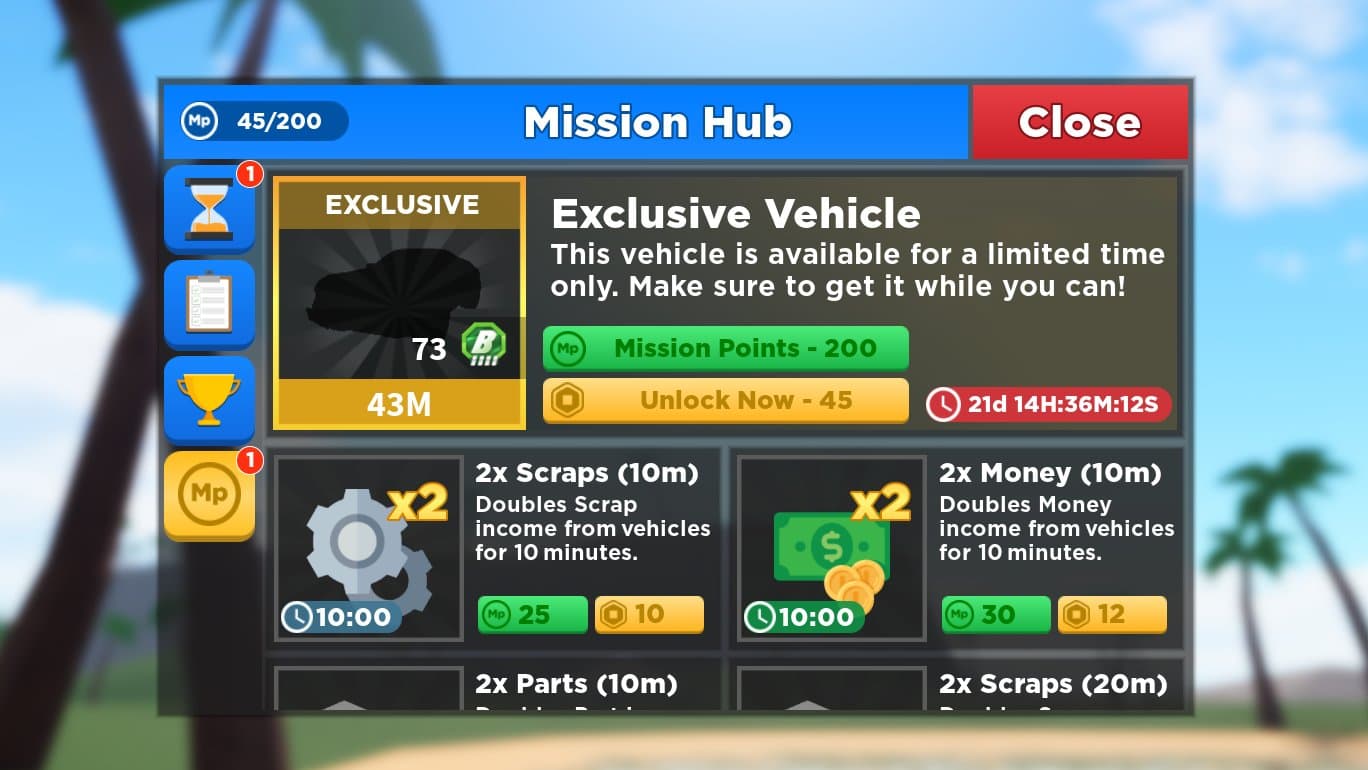Click Unlock Now for 45 Robux
Image resolution: width=1368 pixels, height=770 pixels.
point(725,400)
